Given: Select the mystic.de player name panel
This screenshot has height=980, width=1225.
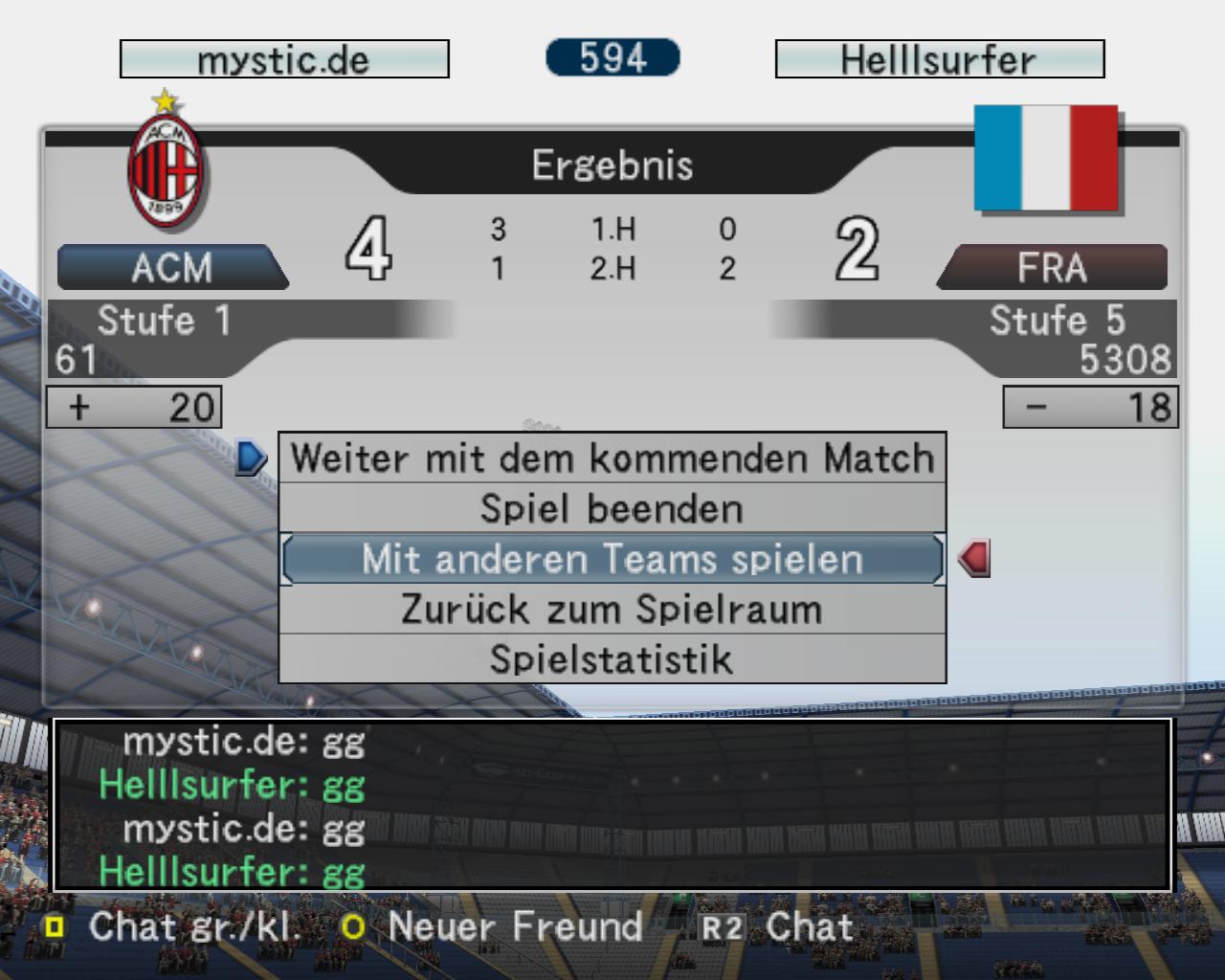Looking at the screenshot, I should pyautogui.click(x=284, y=59).
